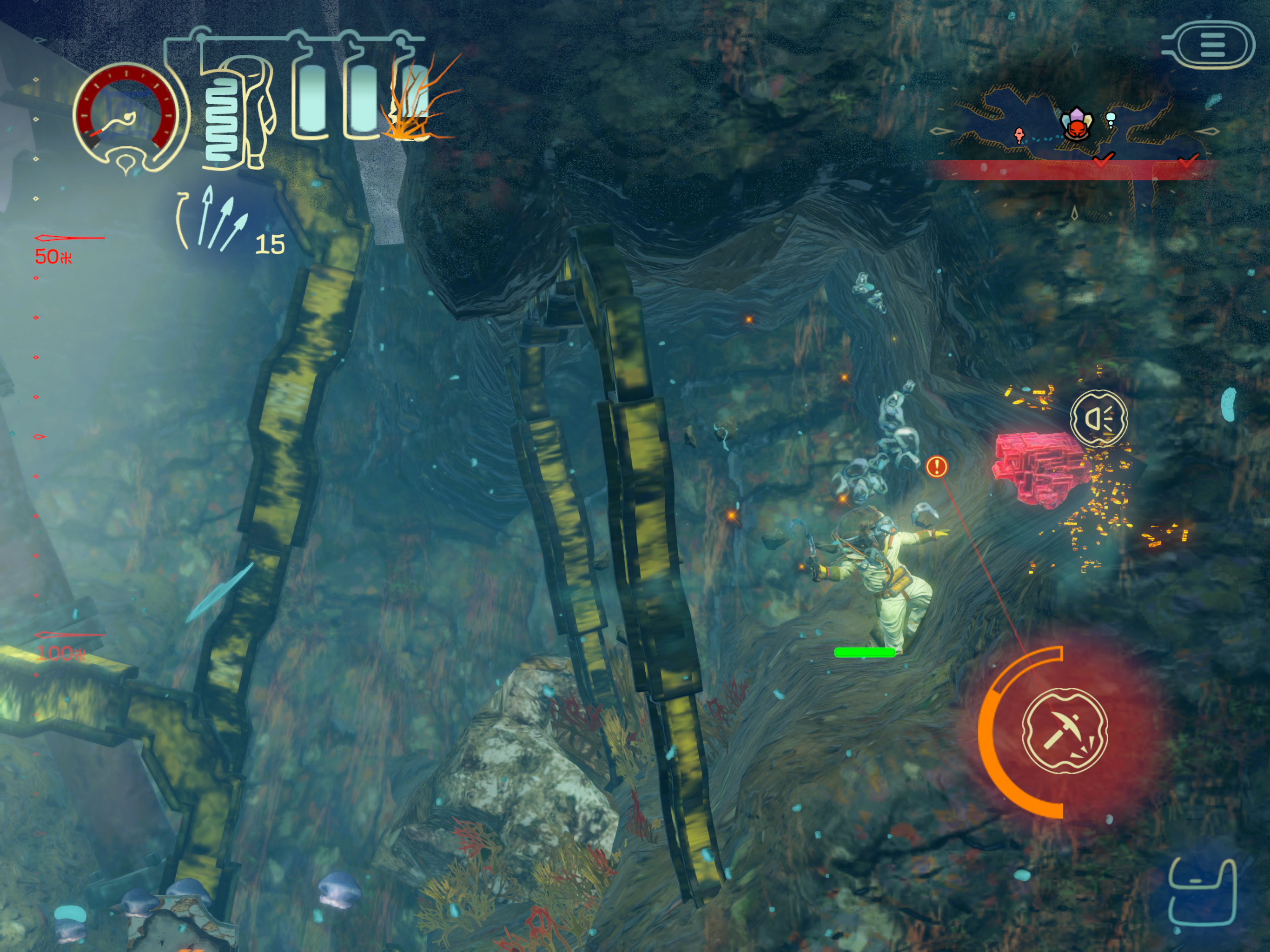Open the hamburger pause menu
Screen dimensions: 1270x952
coord(1212,45)
